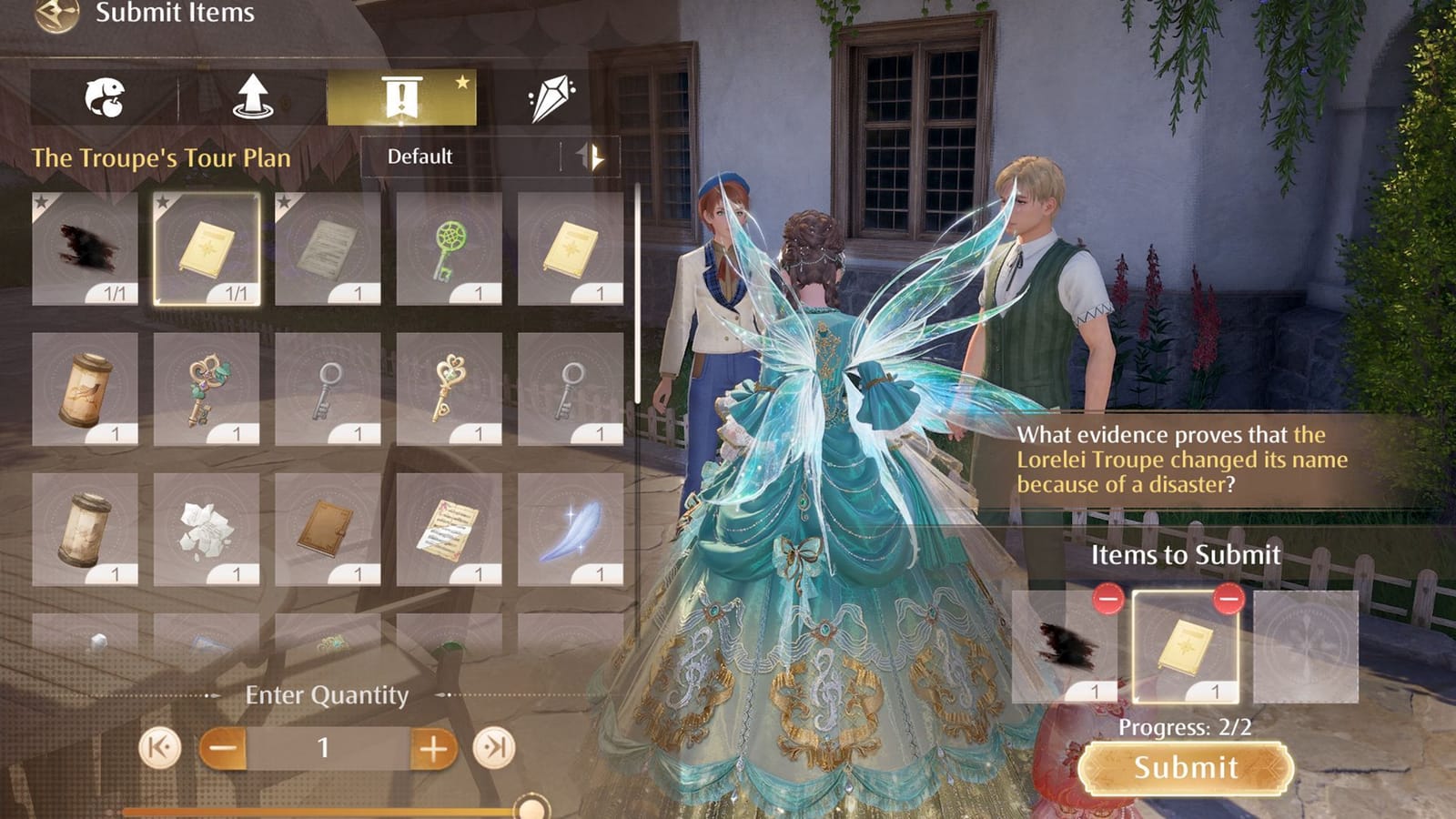Switch to the gem category tab
The image size is (1456, 819).
coord(550,96)
